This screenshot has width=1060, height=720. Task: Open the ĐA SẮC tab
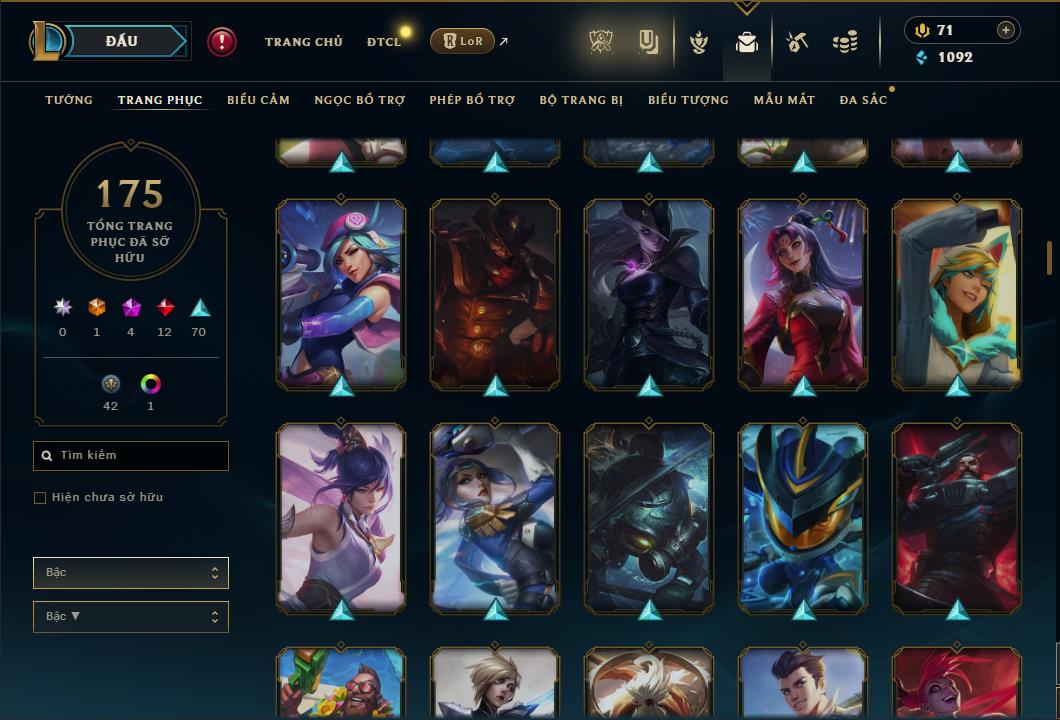[x=863, y=100]
